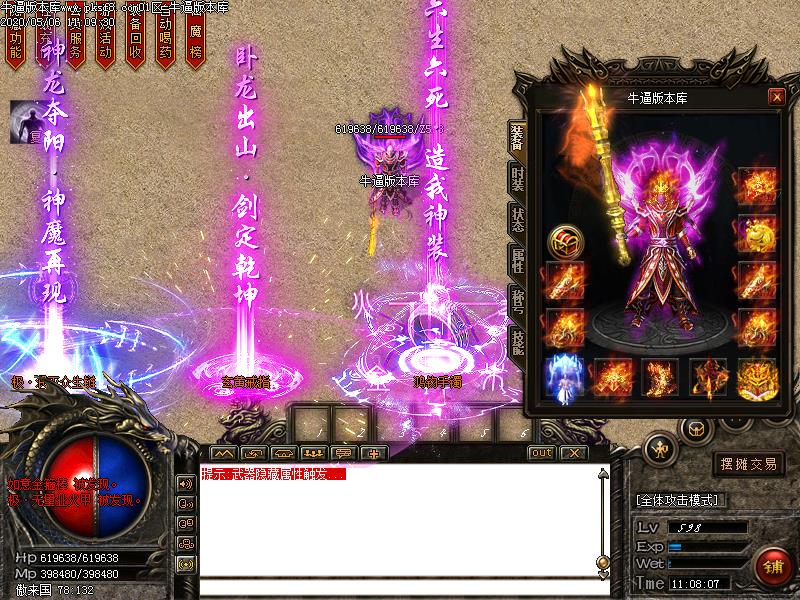The width and height of the screenshot is (800, 600).
Task: Open the treasure chest icon in equipment panel
Action: pyautogui.click(x=564, y=240)
